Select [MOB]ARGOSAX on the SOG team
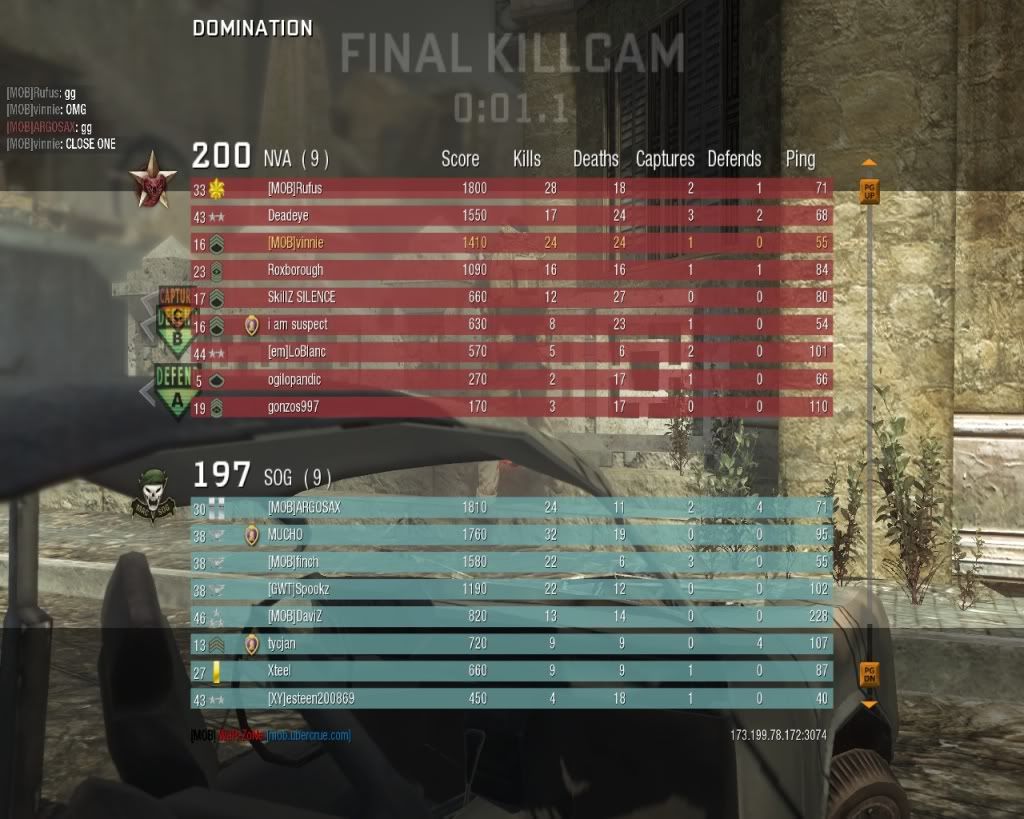 point(511,508)
